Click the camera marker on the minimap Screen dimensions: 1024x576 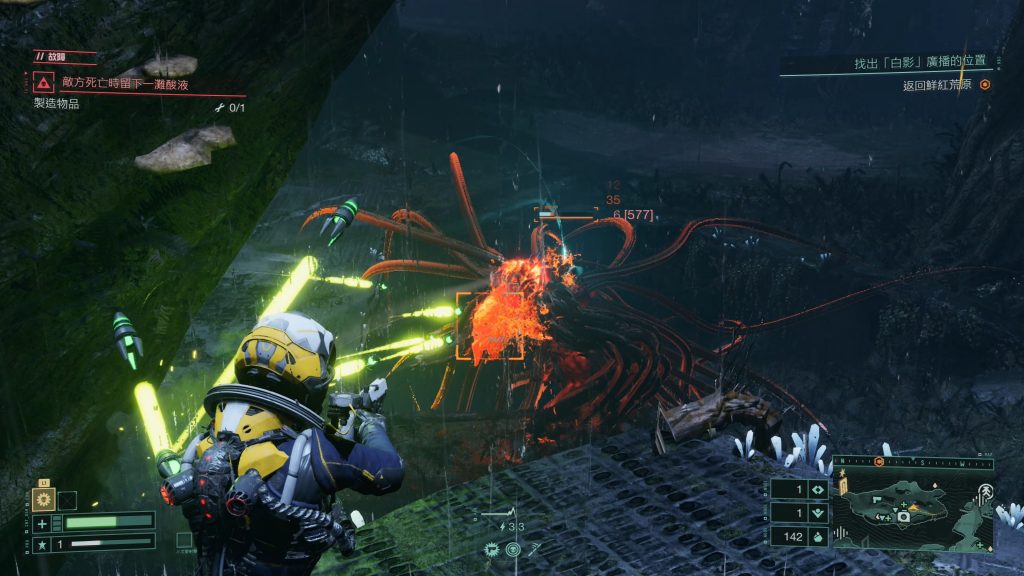(x=903, y=516)
